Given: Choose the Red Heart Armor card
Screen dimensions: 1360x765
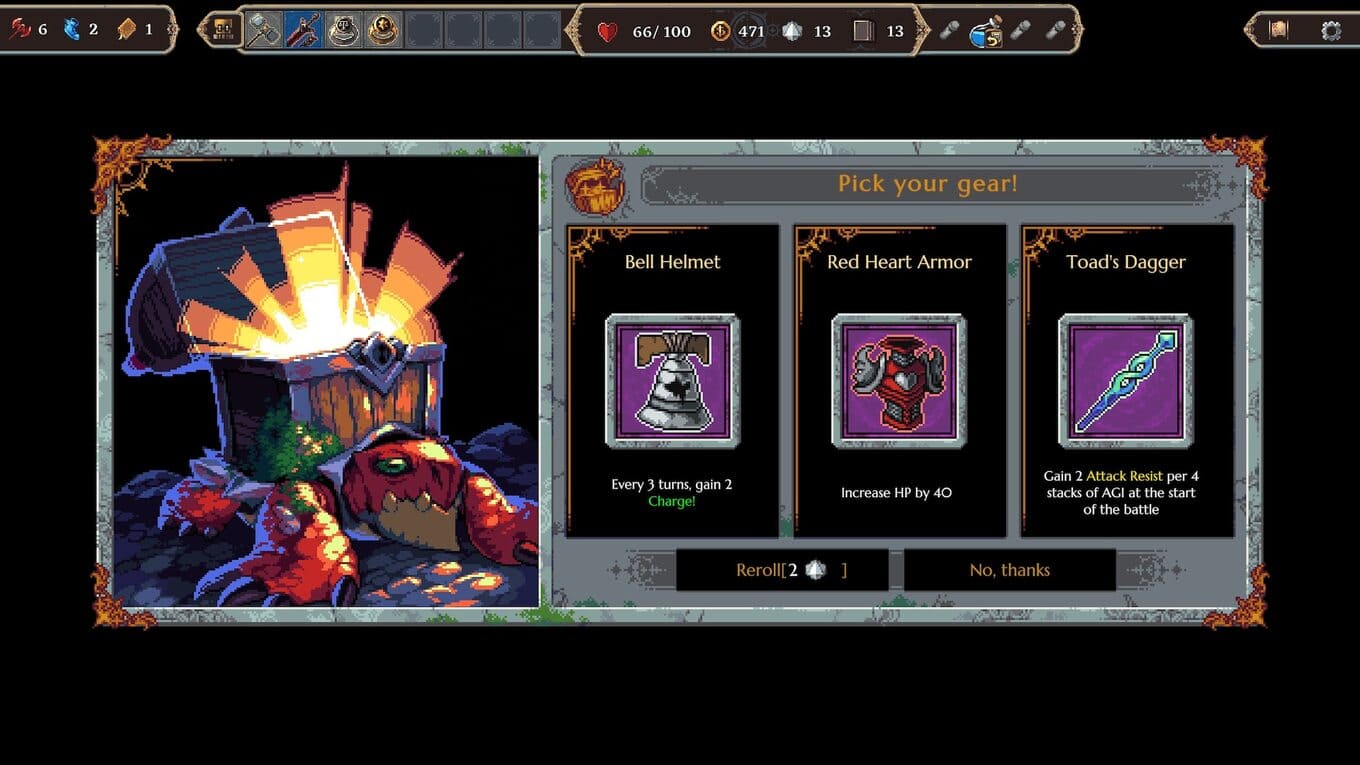Looking at the screenshot, I should coord(899,380).
